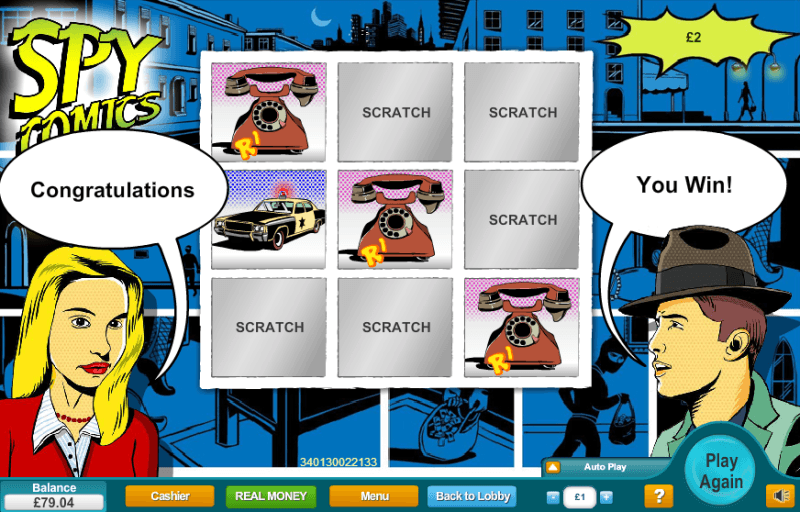Click the Play Again button
Viewport: 800px width, 512px height.
click(721, 471)
